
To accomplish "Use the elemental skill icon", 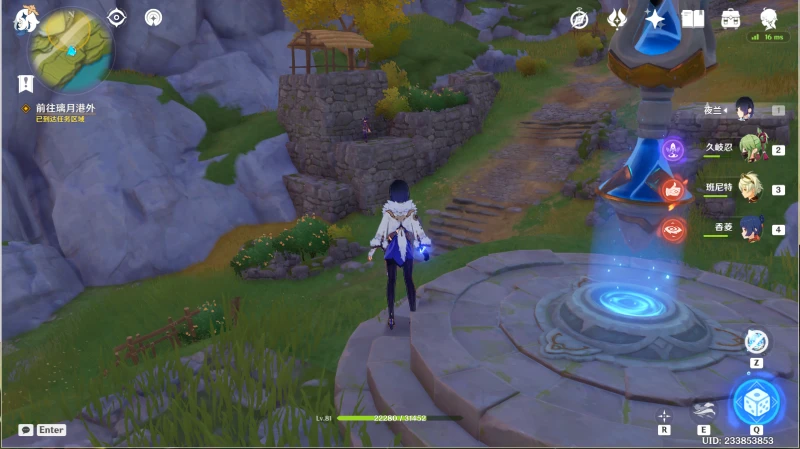I will pos(704,410).
